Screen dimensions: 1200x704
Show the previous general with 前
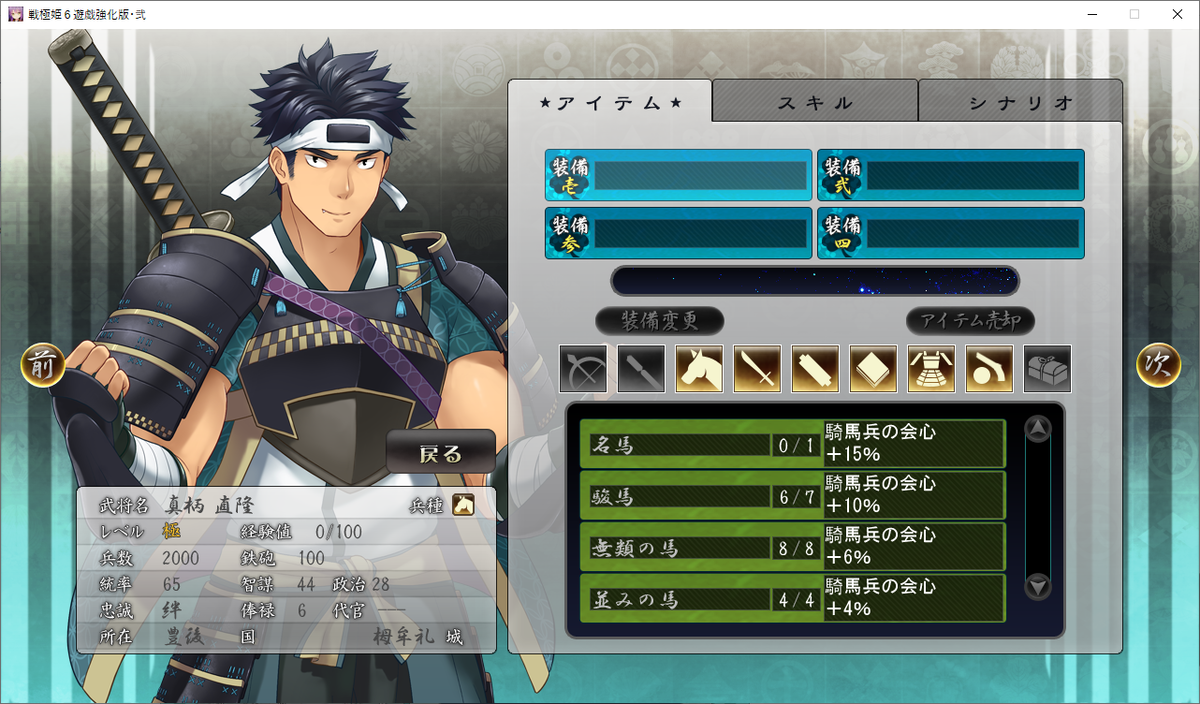[x=43, y=367]
